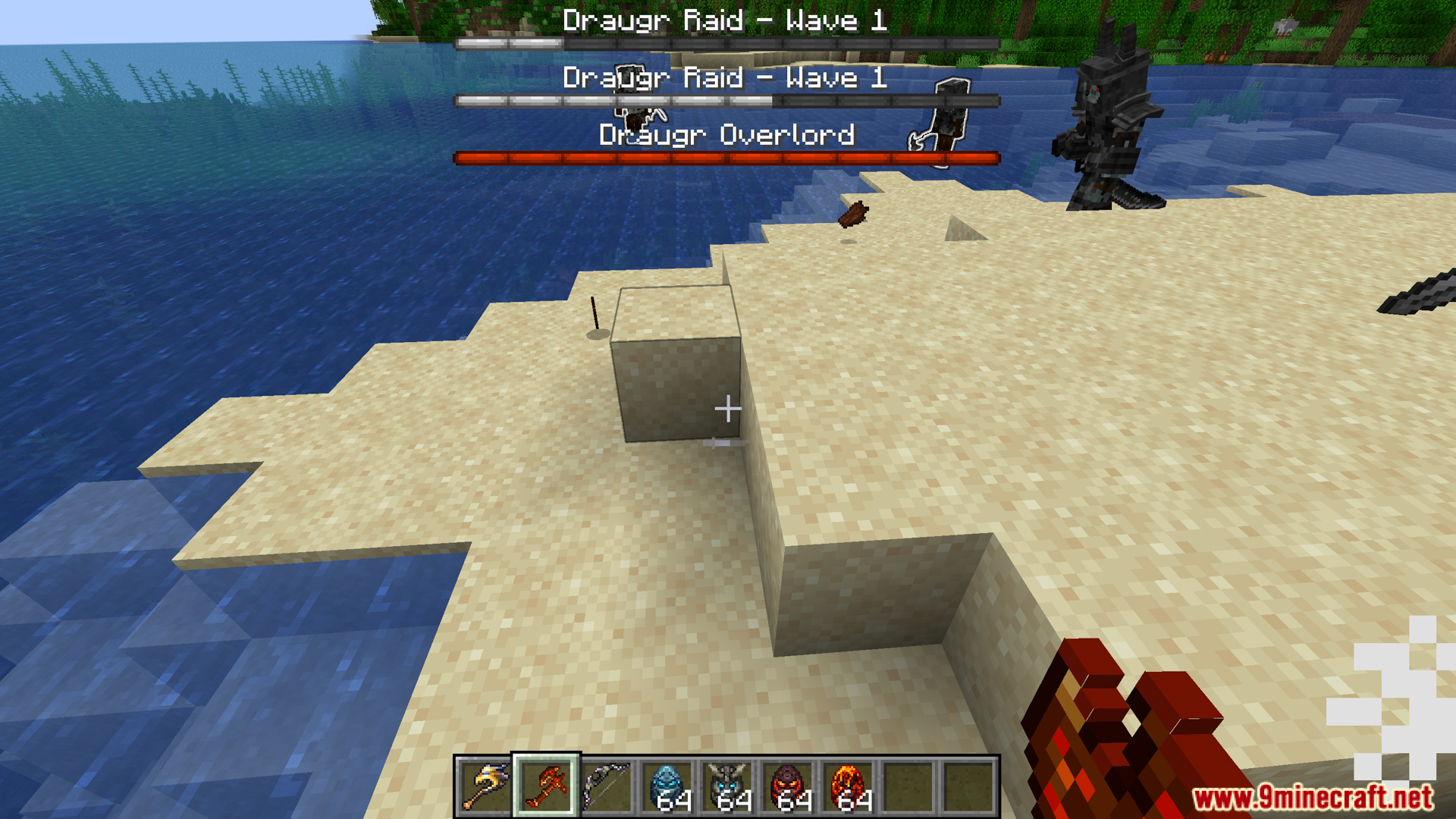Click the armored Draugr standing on the beach

1107,121
